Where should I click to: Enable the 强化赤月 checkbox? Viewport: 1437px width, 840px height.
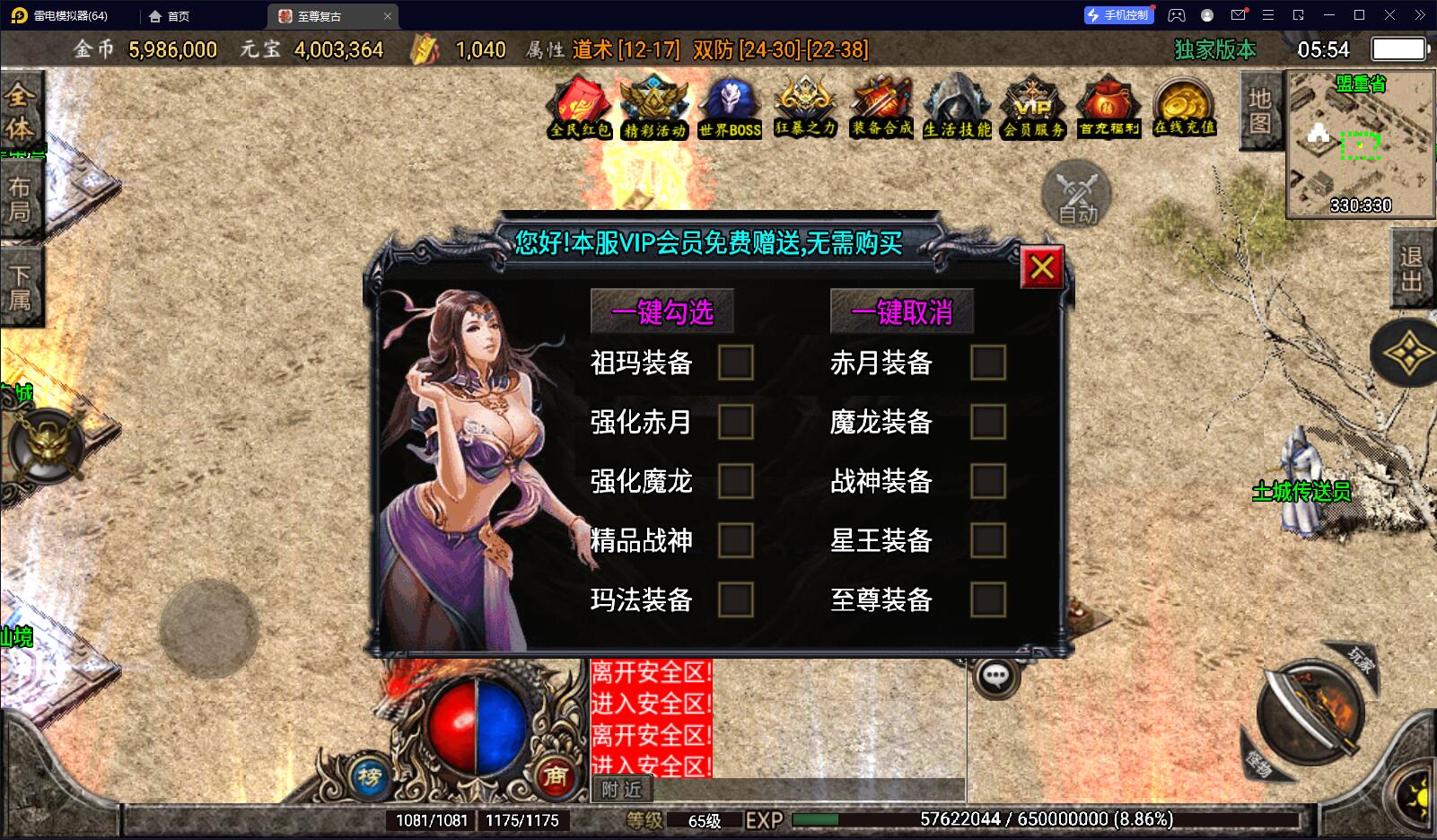click(735, 422)
